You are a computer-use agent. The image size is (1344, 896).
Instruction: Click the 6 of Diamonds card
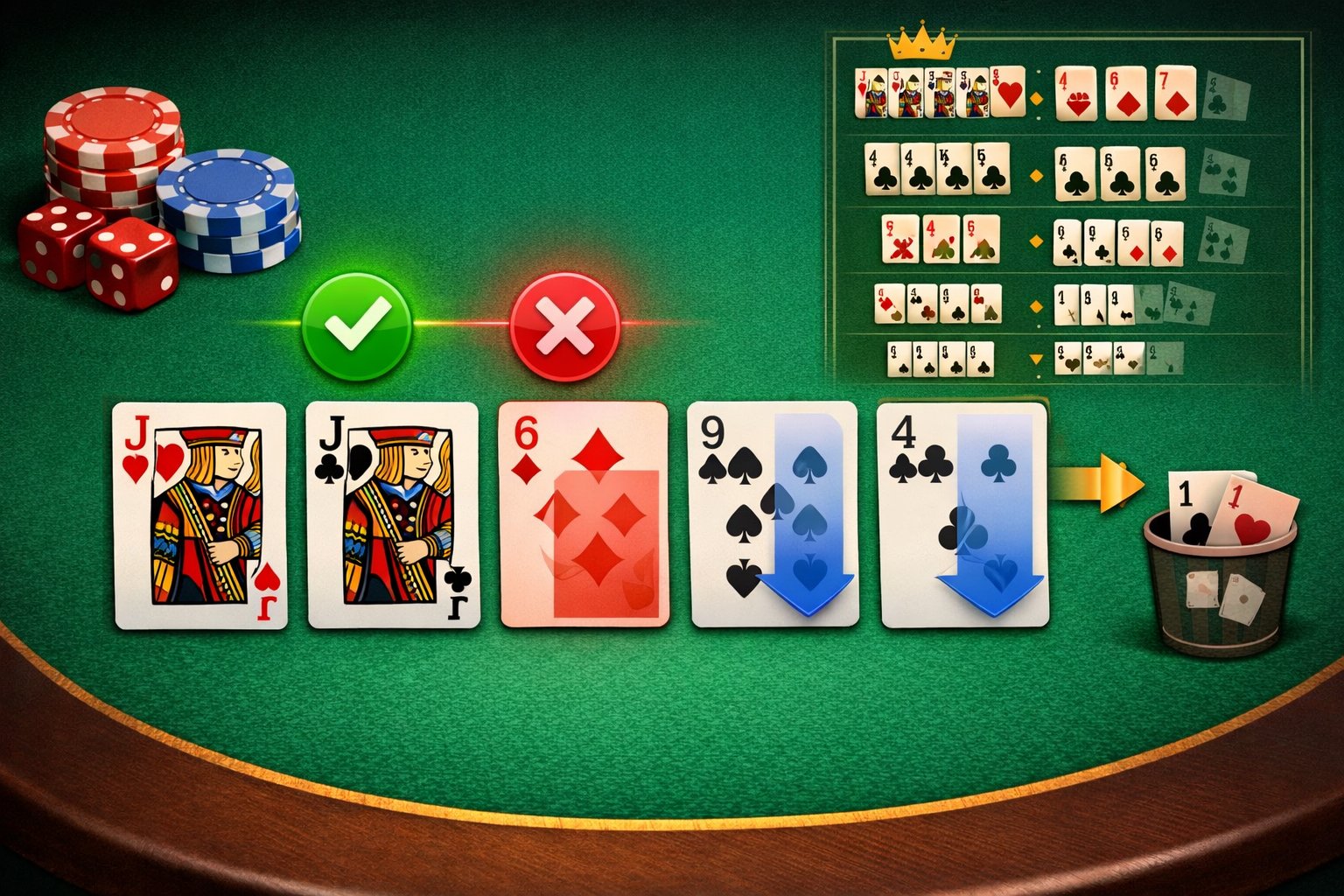tap(582, 516)
